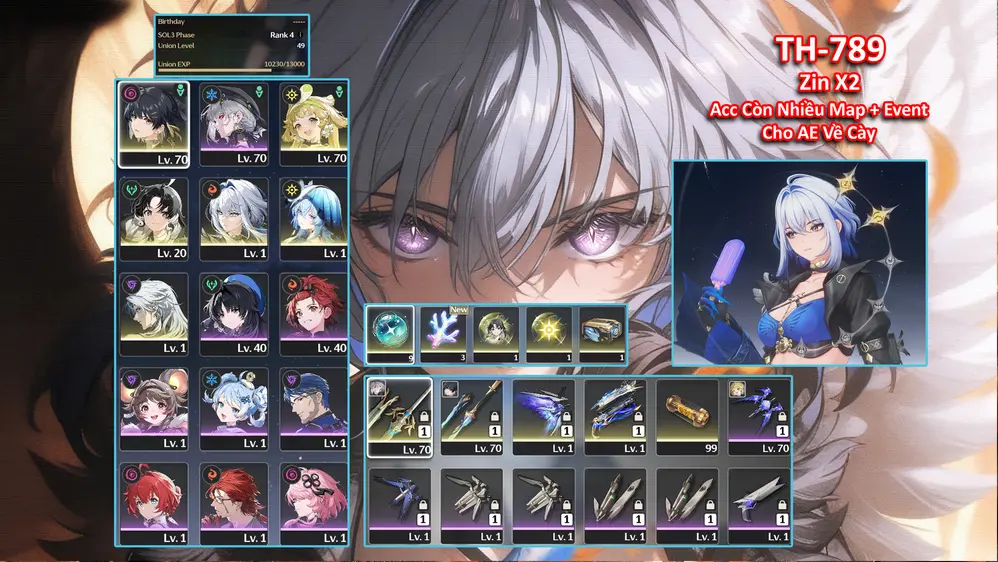Pick the blue-gold pistols weapon slot
998x562 pixels.
click(616, 417)
